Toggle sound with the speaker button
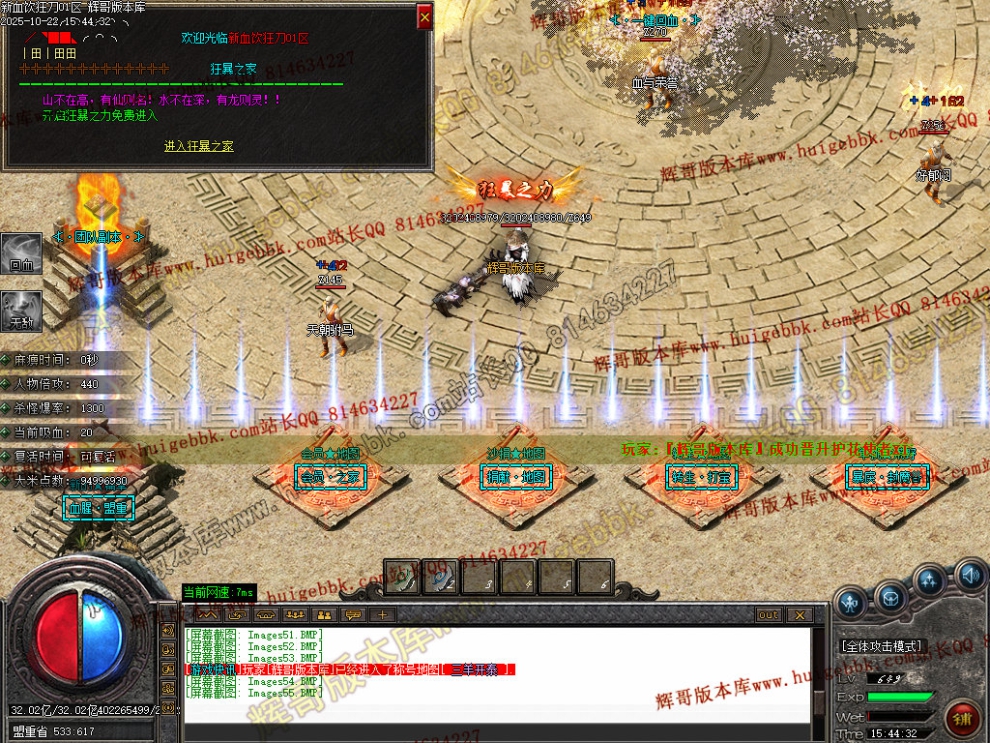990x743 pixels. 969,575
